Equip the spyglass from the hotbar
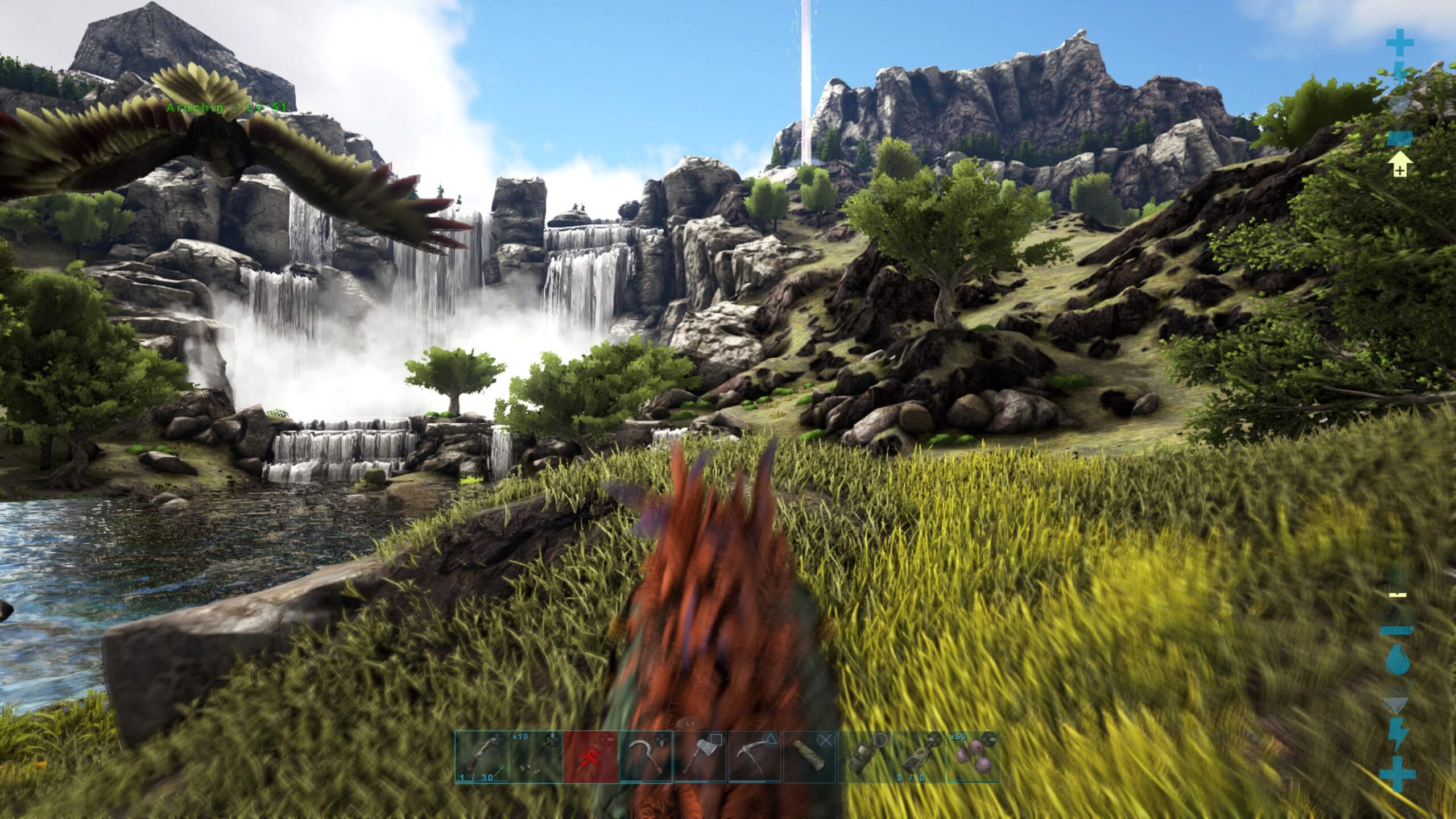 point(809,757)
